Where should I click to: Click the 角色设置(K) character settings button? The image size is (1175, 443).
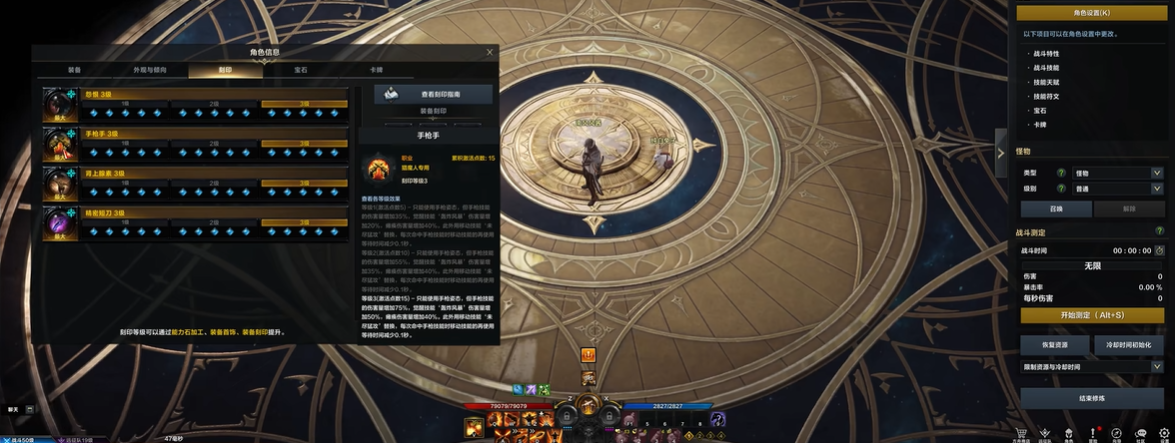[1091, 13]
